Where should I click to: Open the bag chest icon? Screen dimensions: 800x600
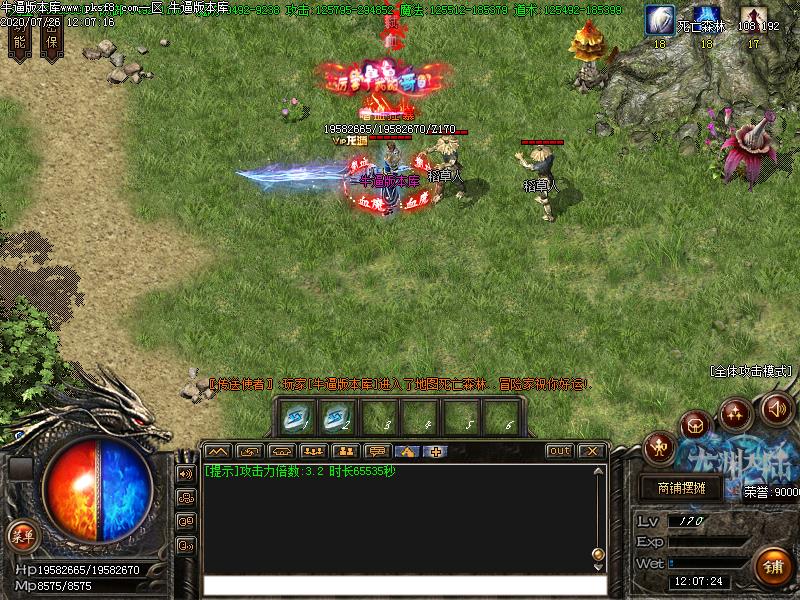695,425
